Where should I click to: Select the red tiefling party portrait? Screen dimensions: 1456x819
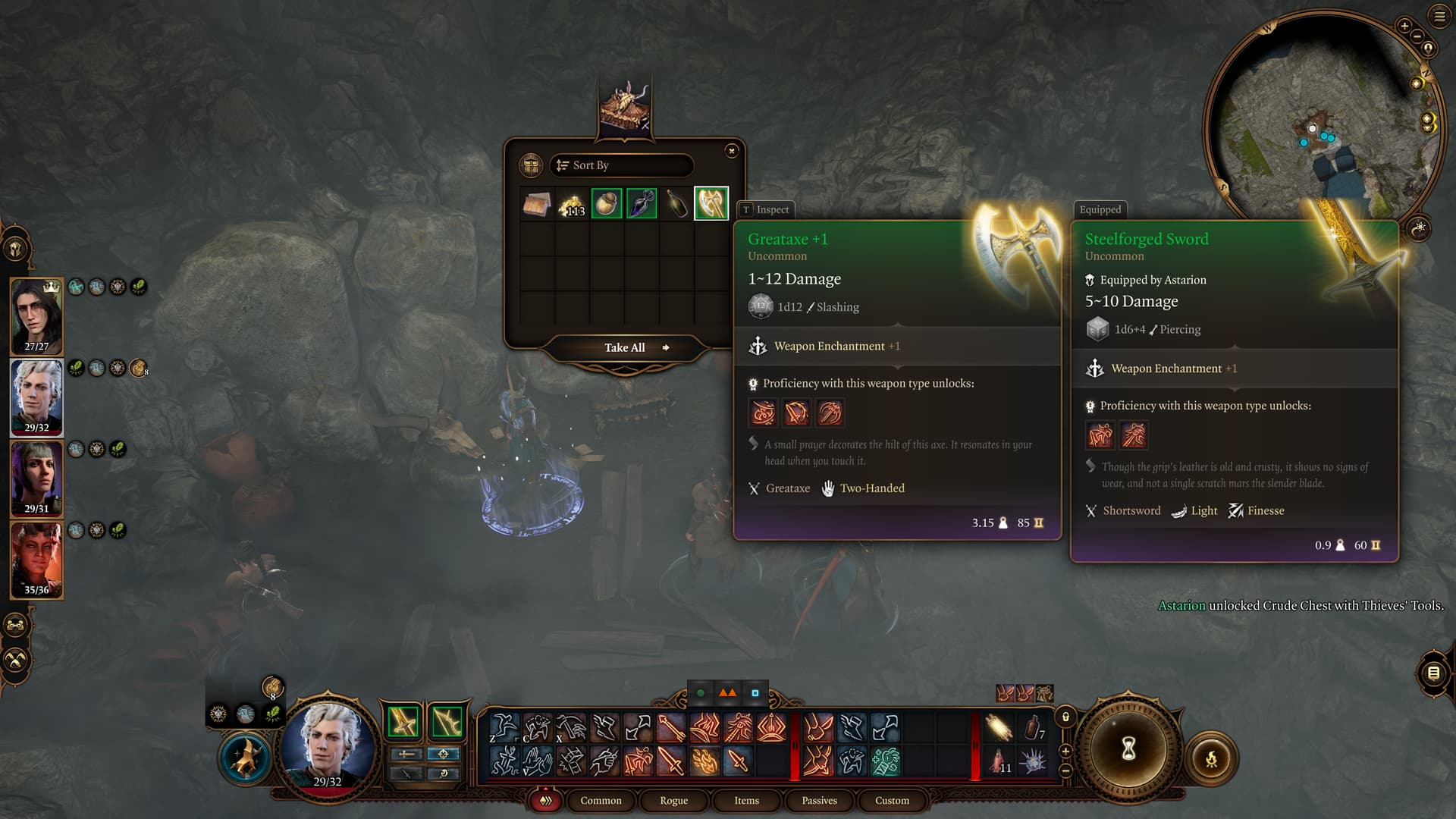pos(36,559)
